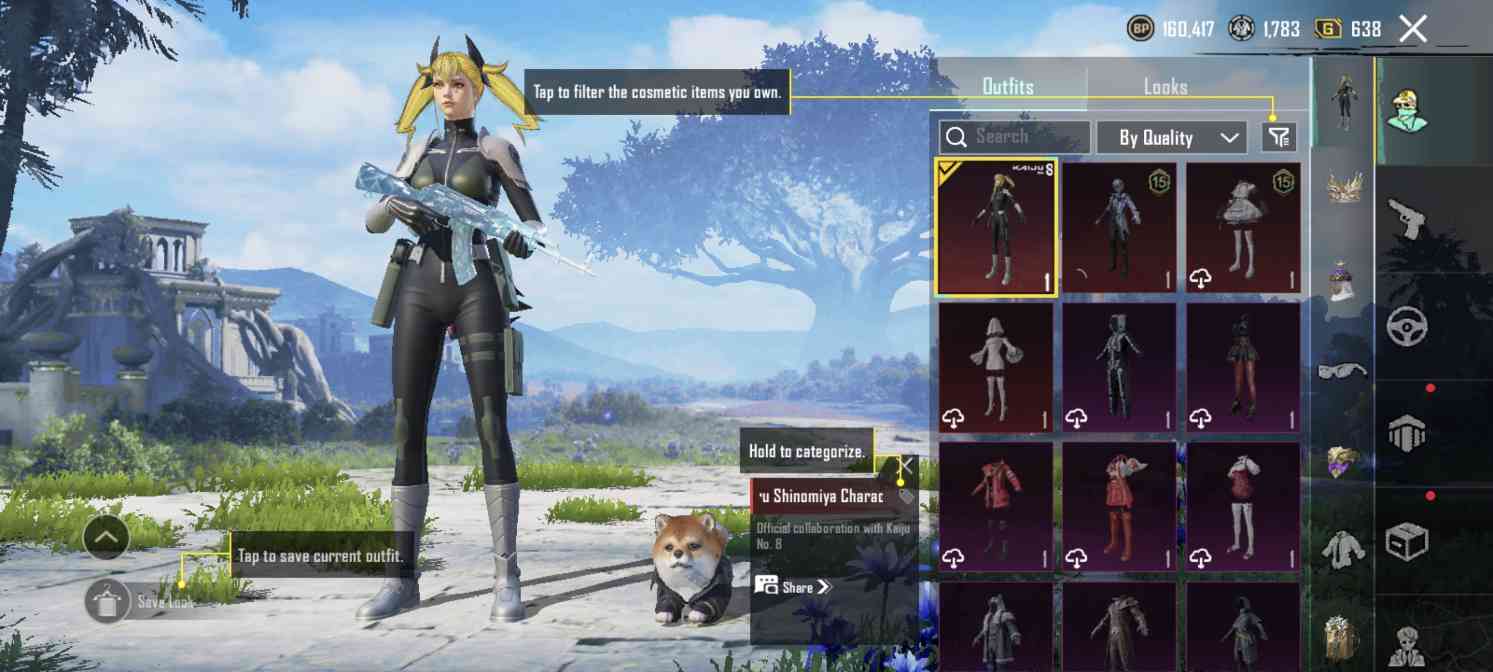The width and height of the screenshot is (1493, 672).
Task: Select the Outfits tab
Action: tap(1007, 86)
